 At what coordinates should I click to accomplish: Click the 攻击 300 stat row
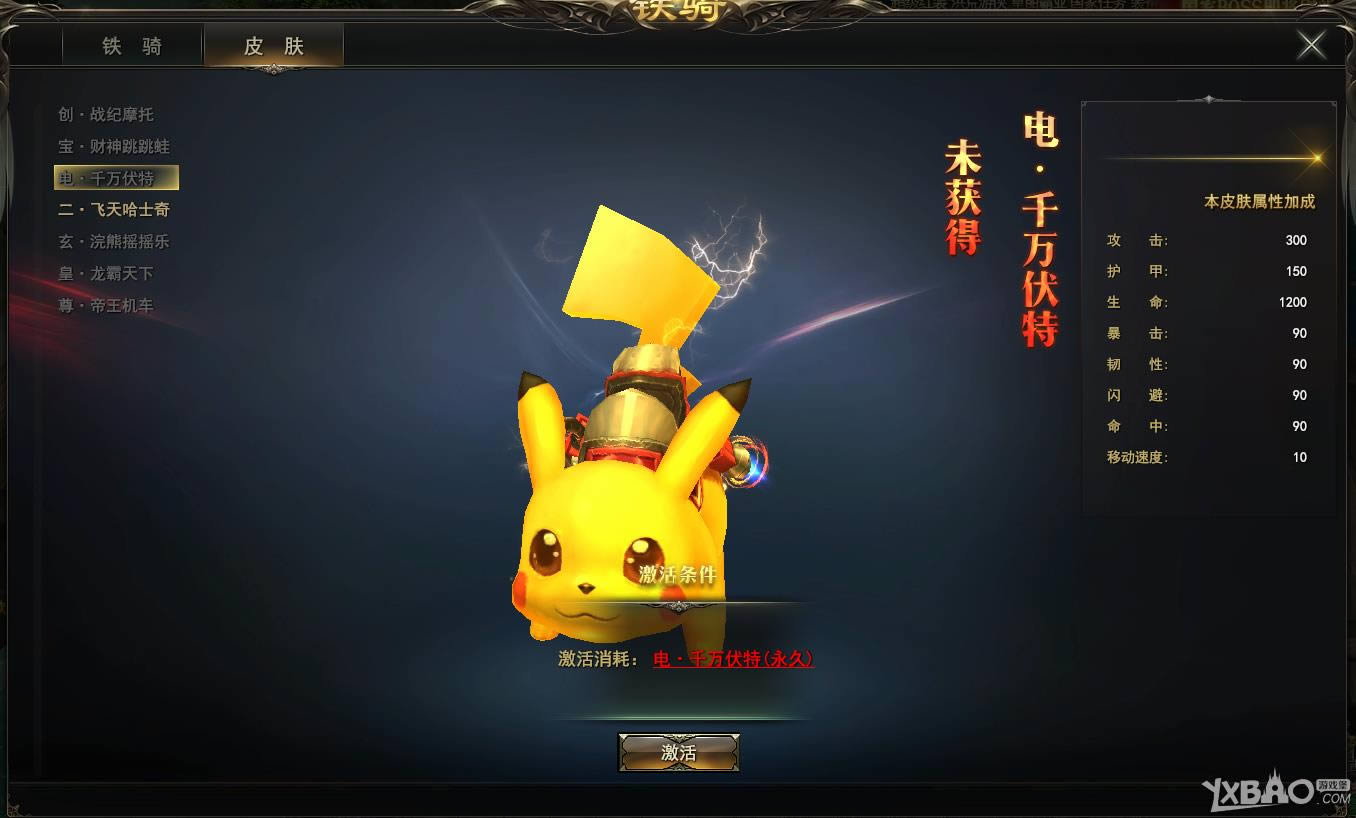click(1205, 240)
